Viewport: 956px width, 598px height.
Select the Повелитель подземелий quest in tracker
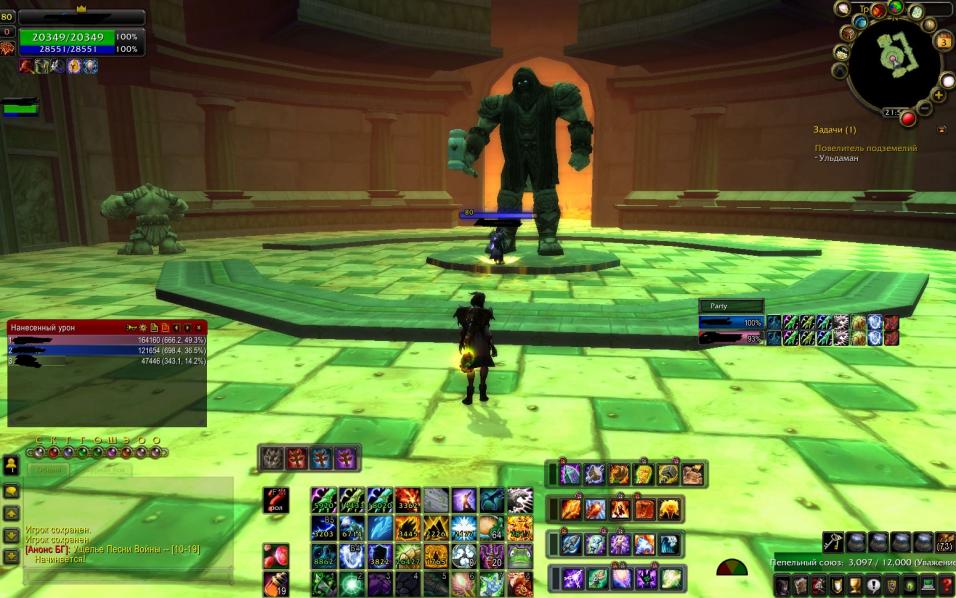[865, 148]
